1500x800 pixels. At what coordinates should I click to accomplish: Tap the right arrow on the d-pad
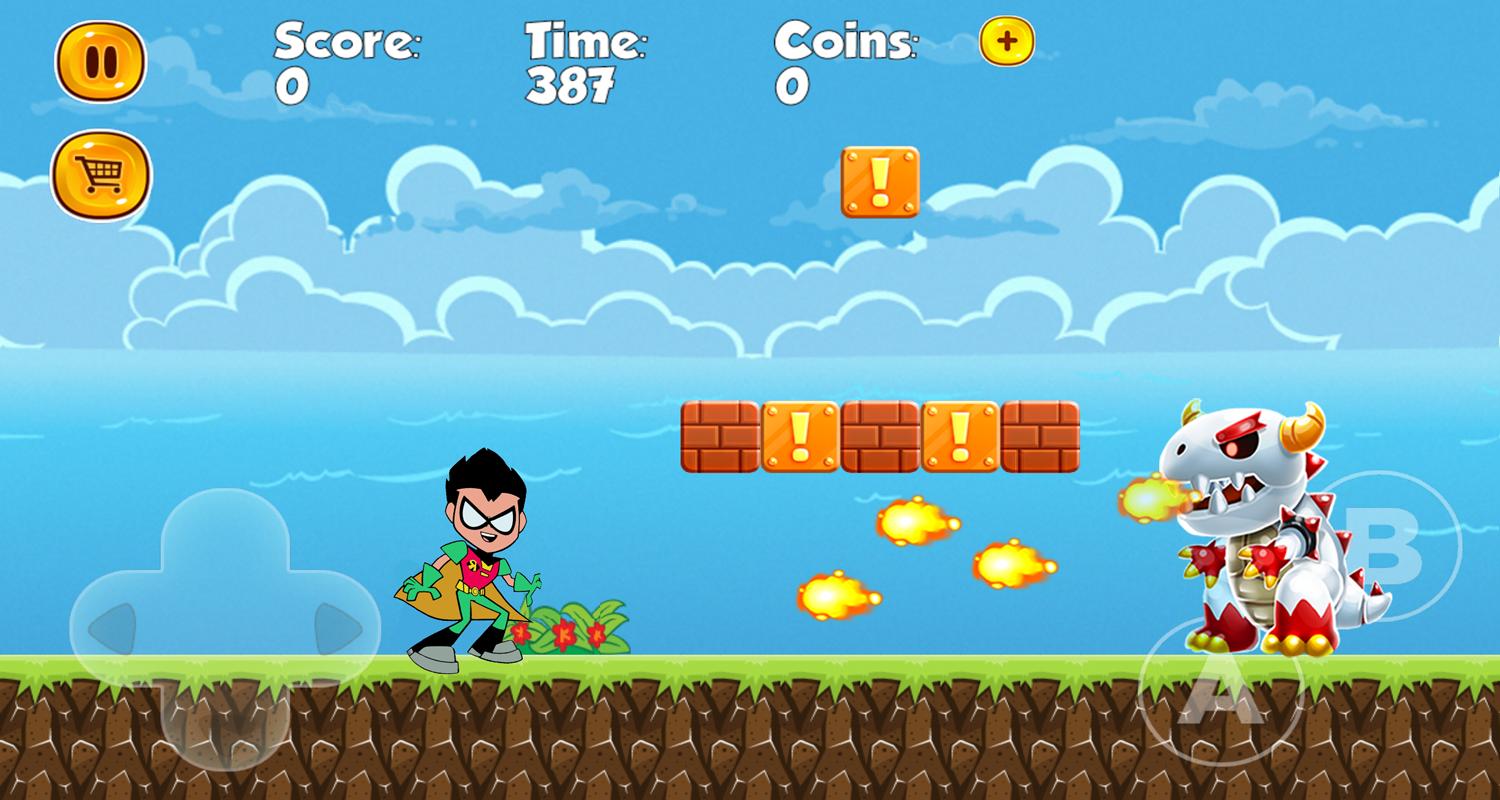coord(338,630)
